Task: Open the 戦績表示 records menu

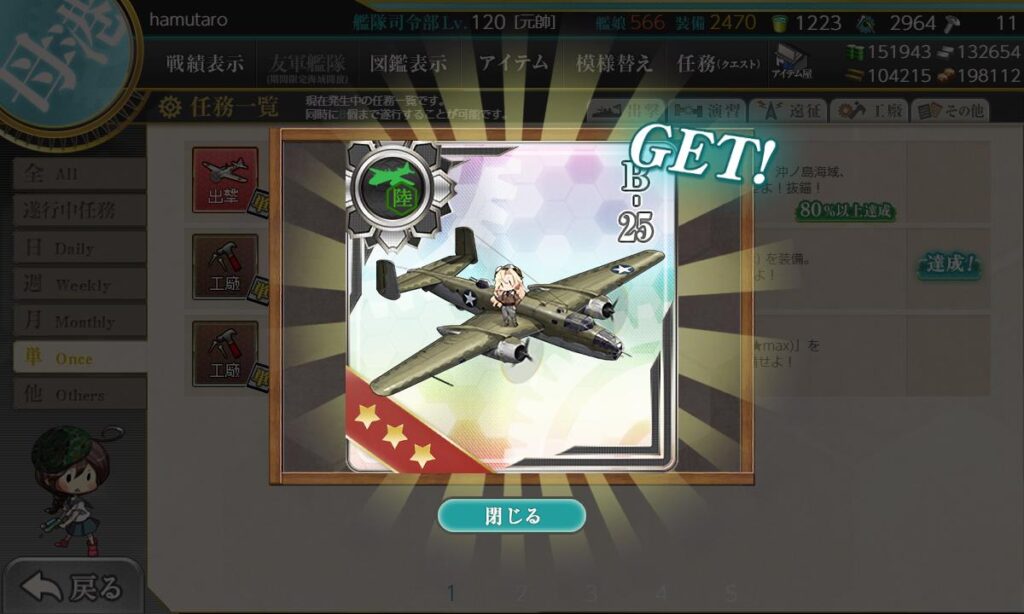Action: click(x=205, y=63)
